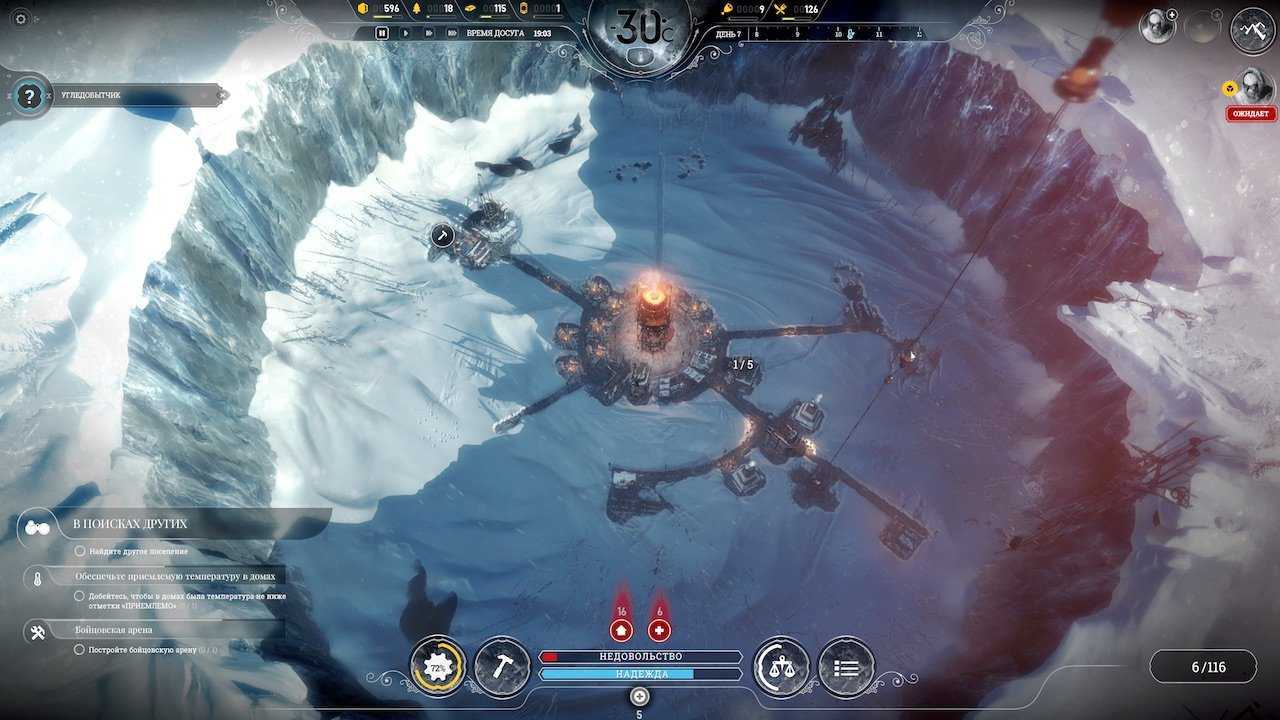This screenshot has width=1280, height=720.
Task: Open the Book of Laws scales icon
Action: tap(781, 668)
